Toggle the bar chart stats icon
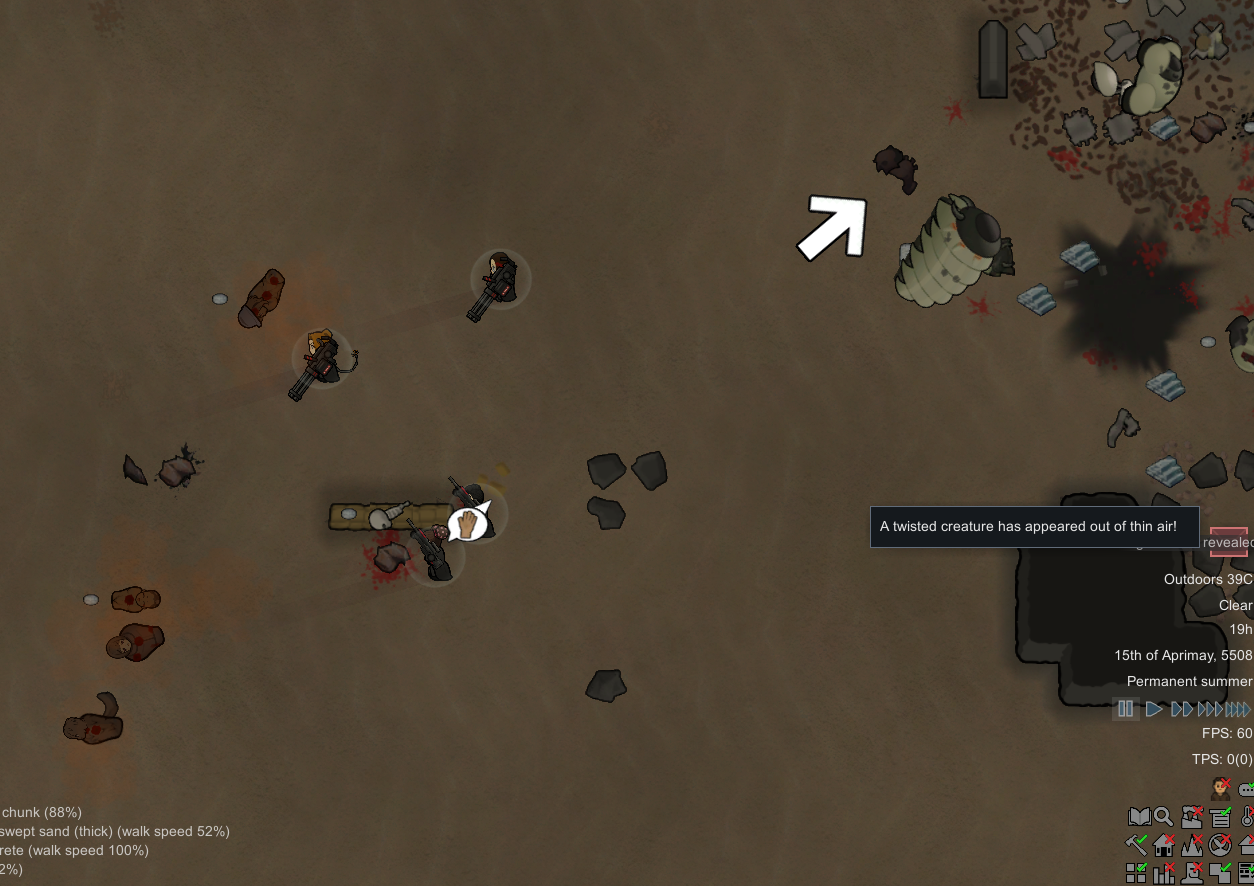This screenshot has width=1254, height=886. click(x=1164, y=874)
